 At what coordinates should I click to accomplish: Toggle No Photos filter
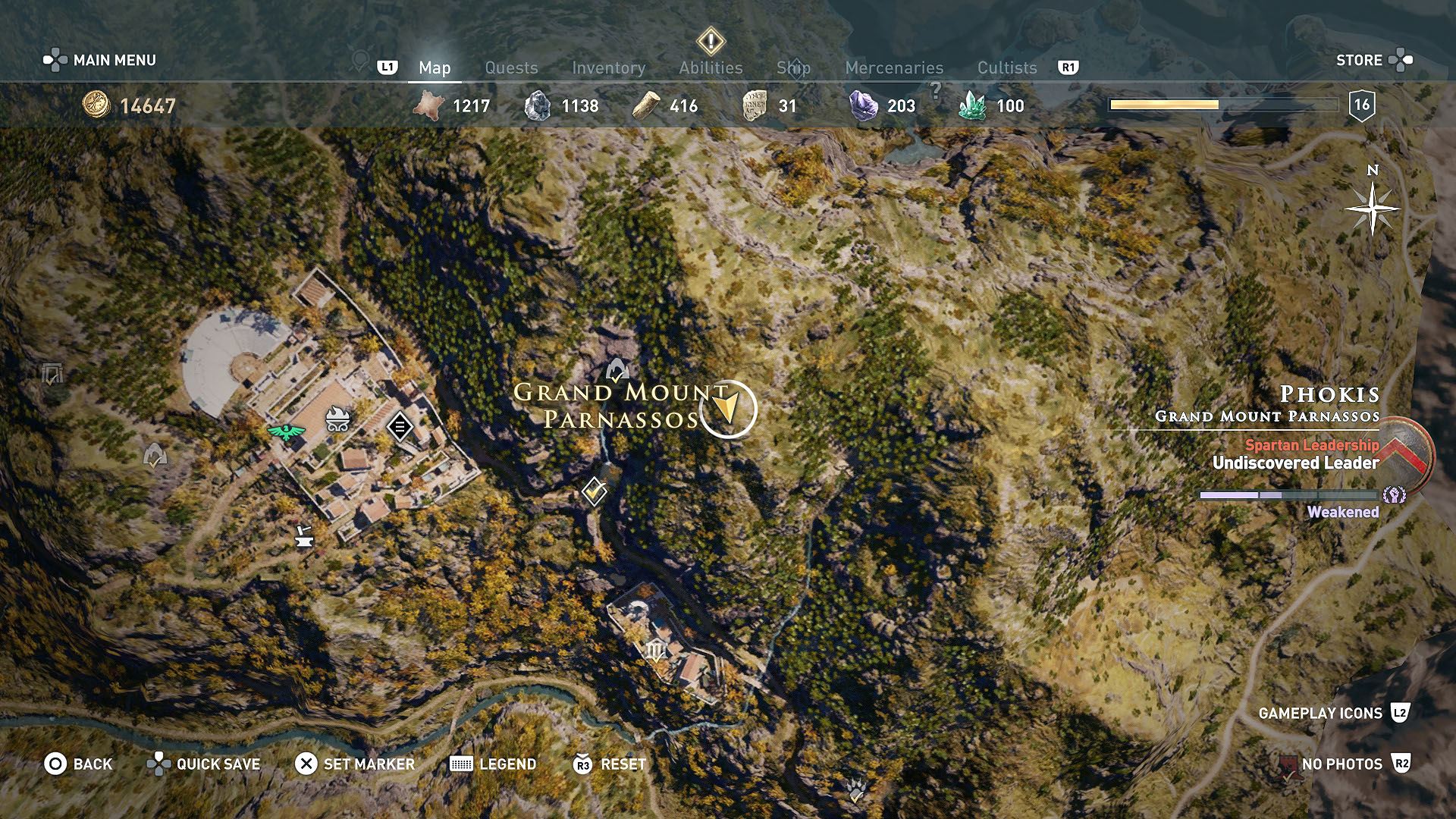[1342, 764]
